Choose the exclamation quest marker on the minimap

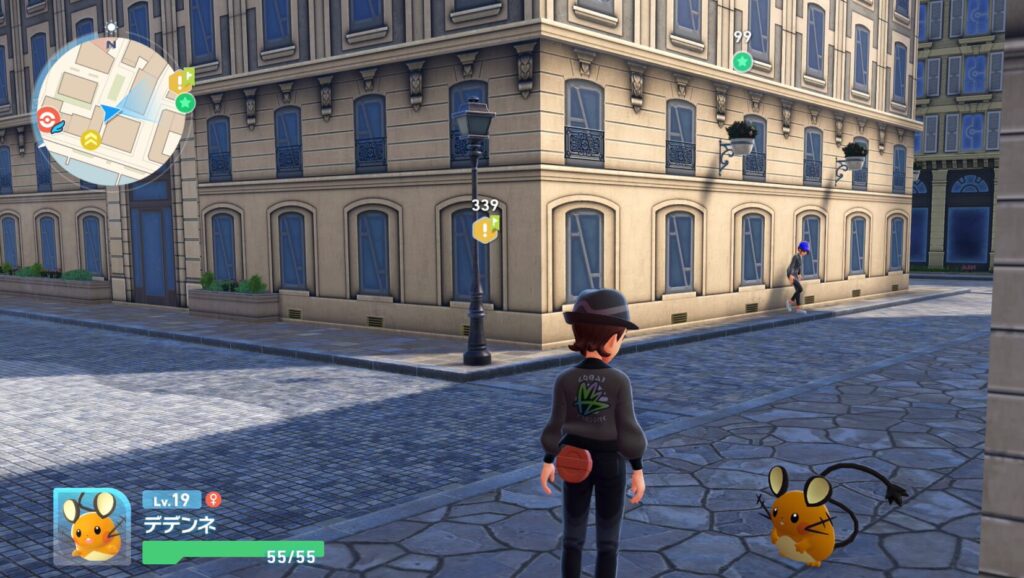180,80
